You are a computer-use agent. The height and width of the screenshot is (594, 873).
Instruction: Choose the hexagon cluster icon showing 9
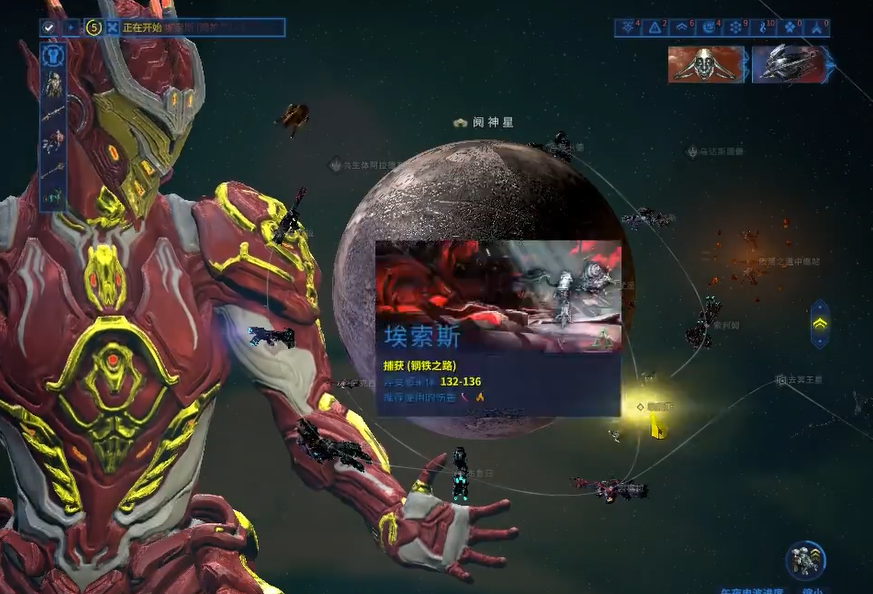pyautogui.click(x=735, y=27)
